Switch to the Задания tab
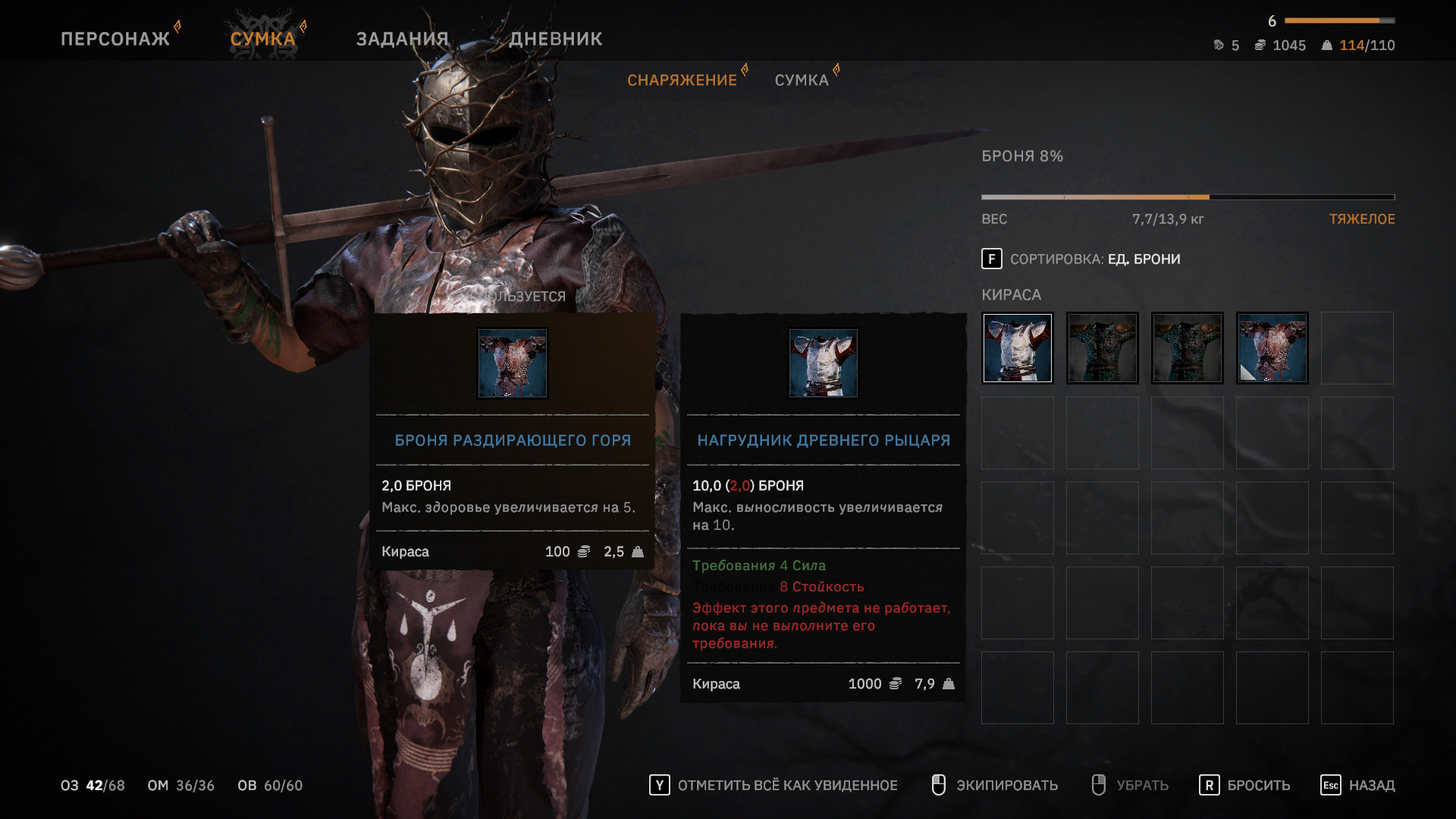This screenshot has height=819, width=1456. click(x=402, y=39)
